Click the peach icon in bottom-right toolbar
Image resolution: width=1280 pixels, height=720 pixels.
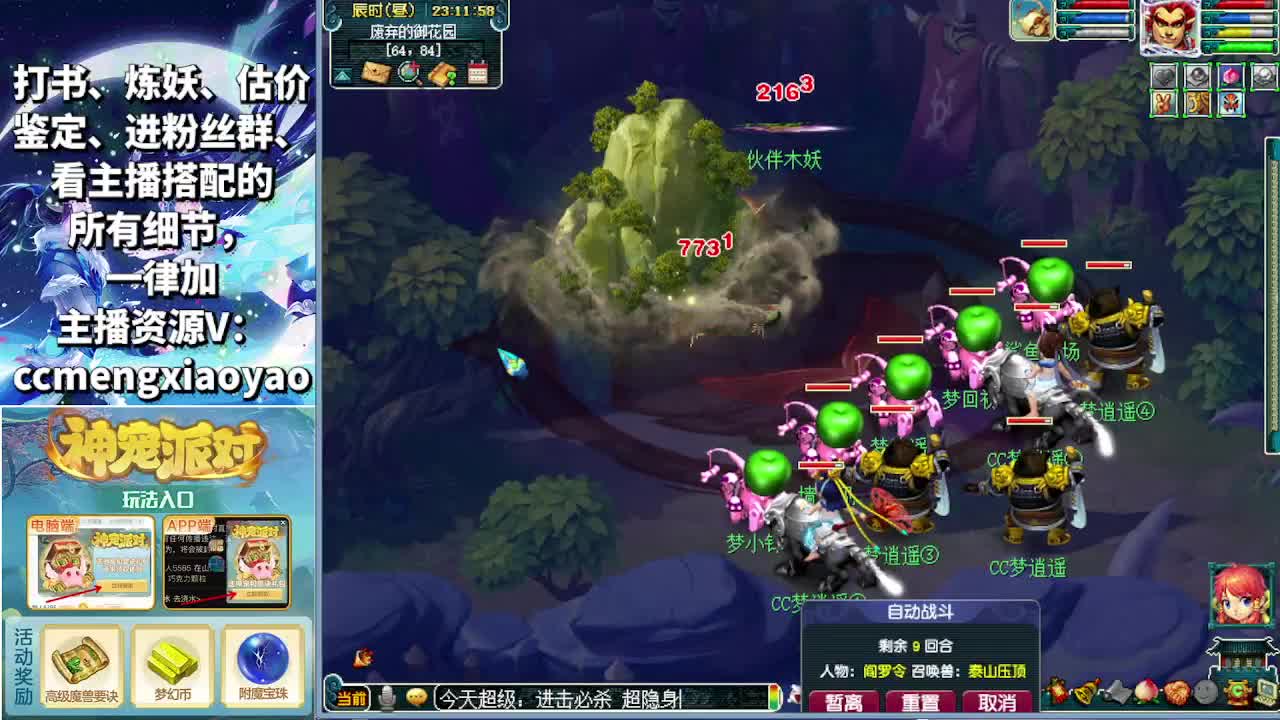tap(1146, 691)
